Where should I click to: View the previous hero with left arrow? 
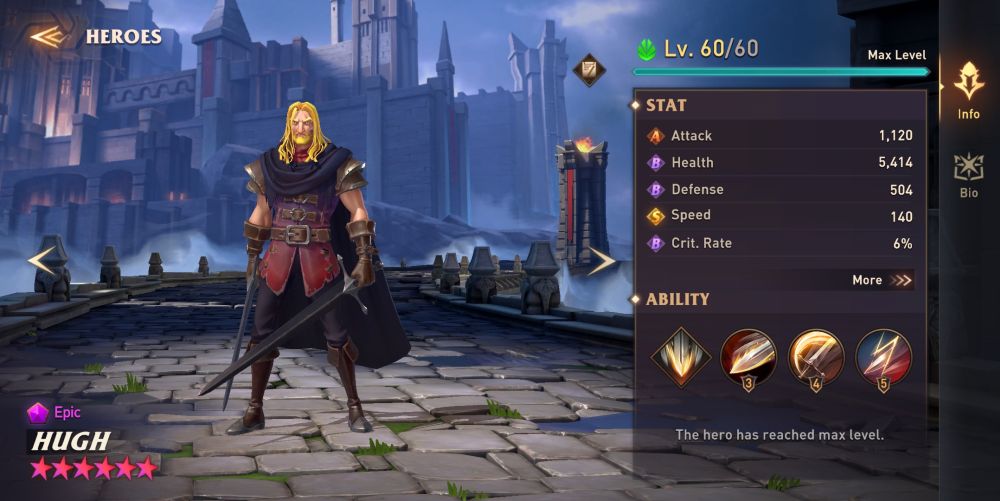(x=43, y=260)
